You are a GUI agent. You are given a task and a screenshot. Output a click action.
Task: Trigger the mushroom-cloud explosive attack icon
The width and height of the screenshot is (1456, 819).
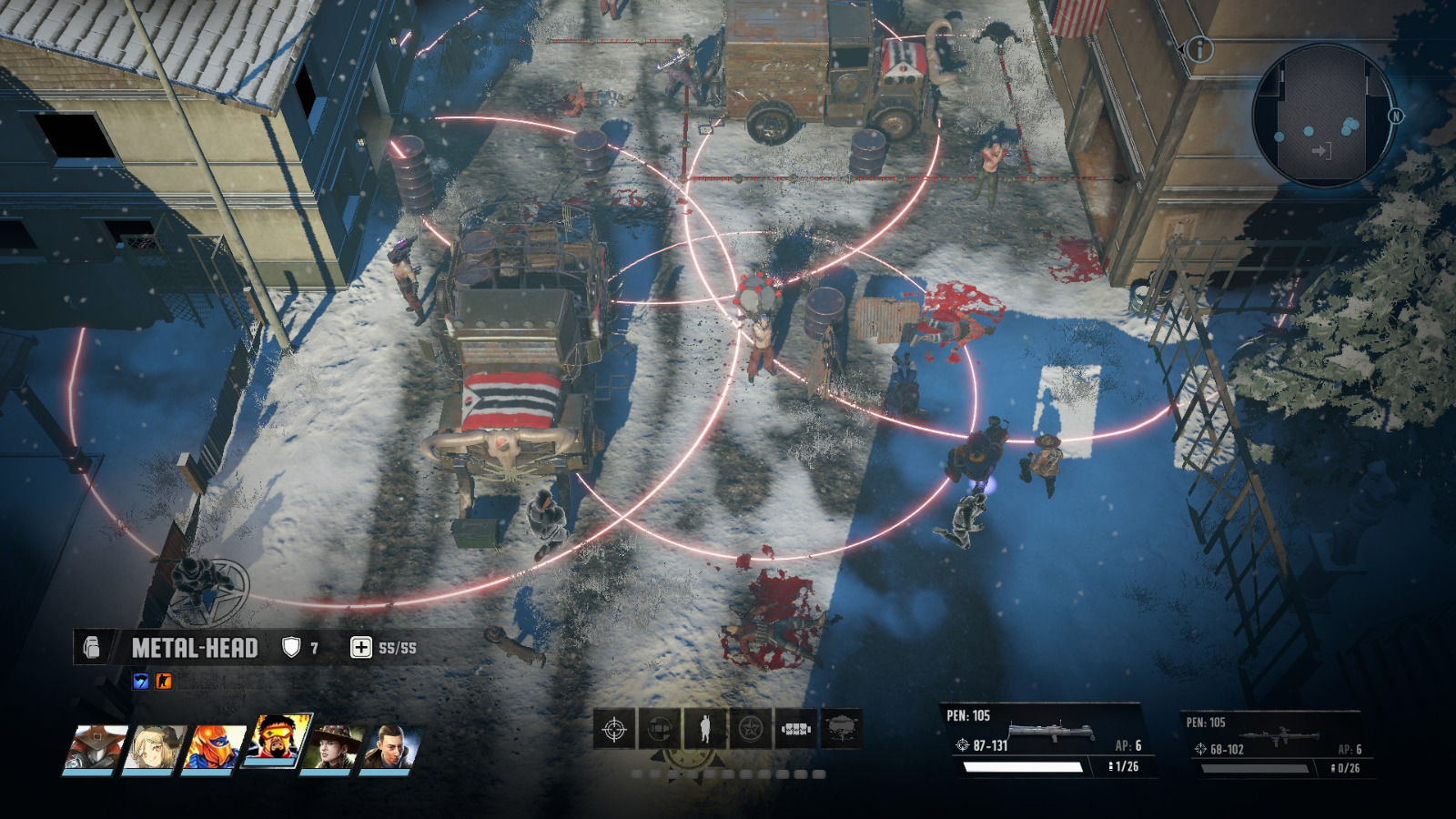coord(841,728)
